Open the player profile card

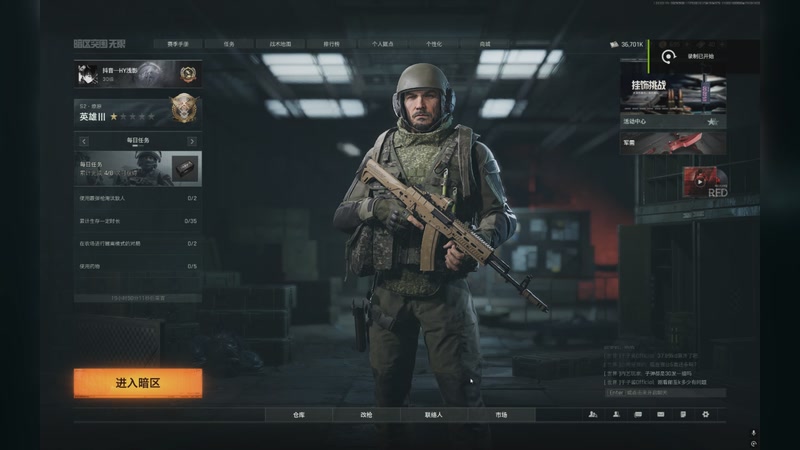[x=138, y=73]
